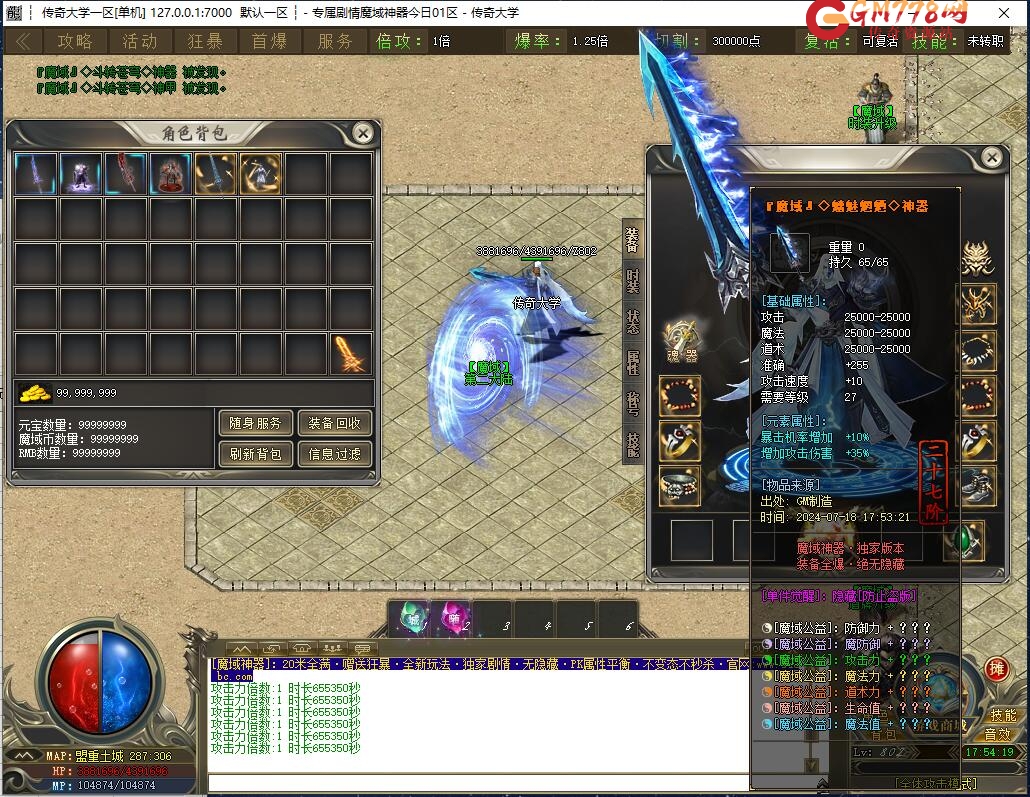Viewport: 1030px width, 797px height.
Task: Close the character equipment panel
Action: pos(991,158)
